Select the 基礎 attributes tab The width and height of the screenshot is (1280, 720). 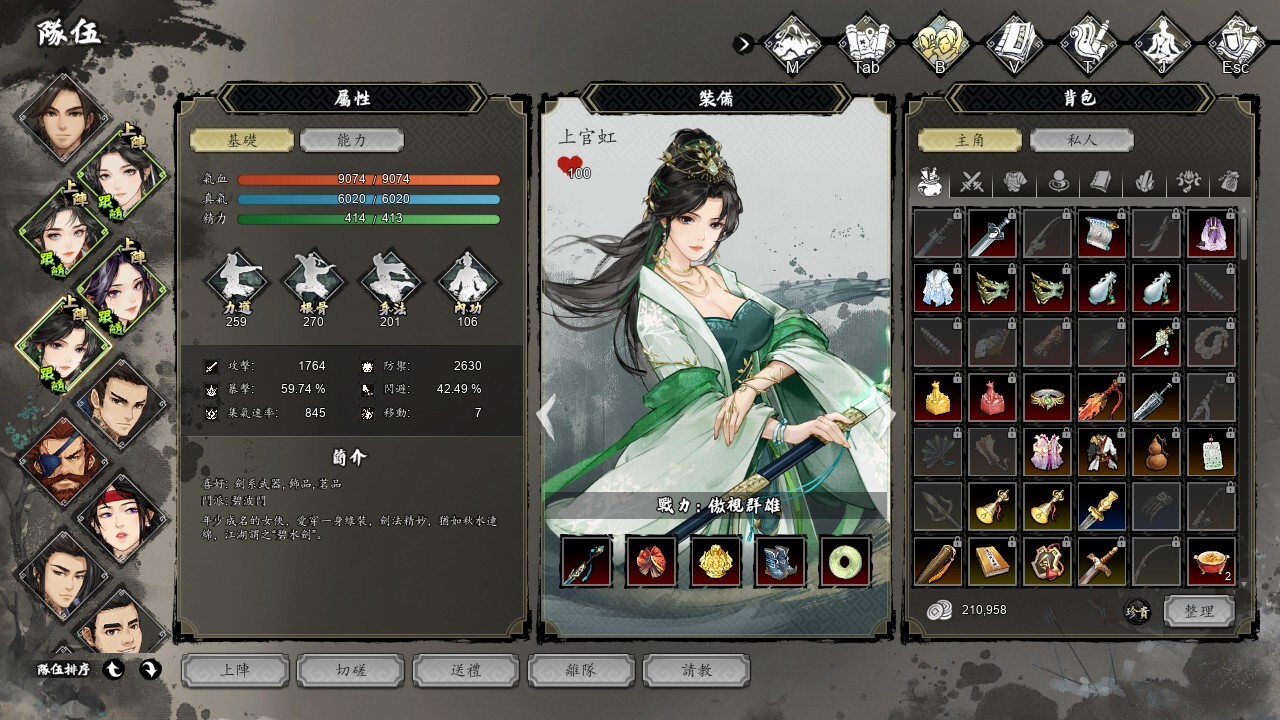(242, 140)
